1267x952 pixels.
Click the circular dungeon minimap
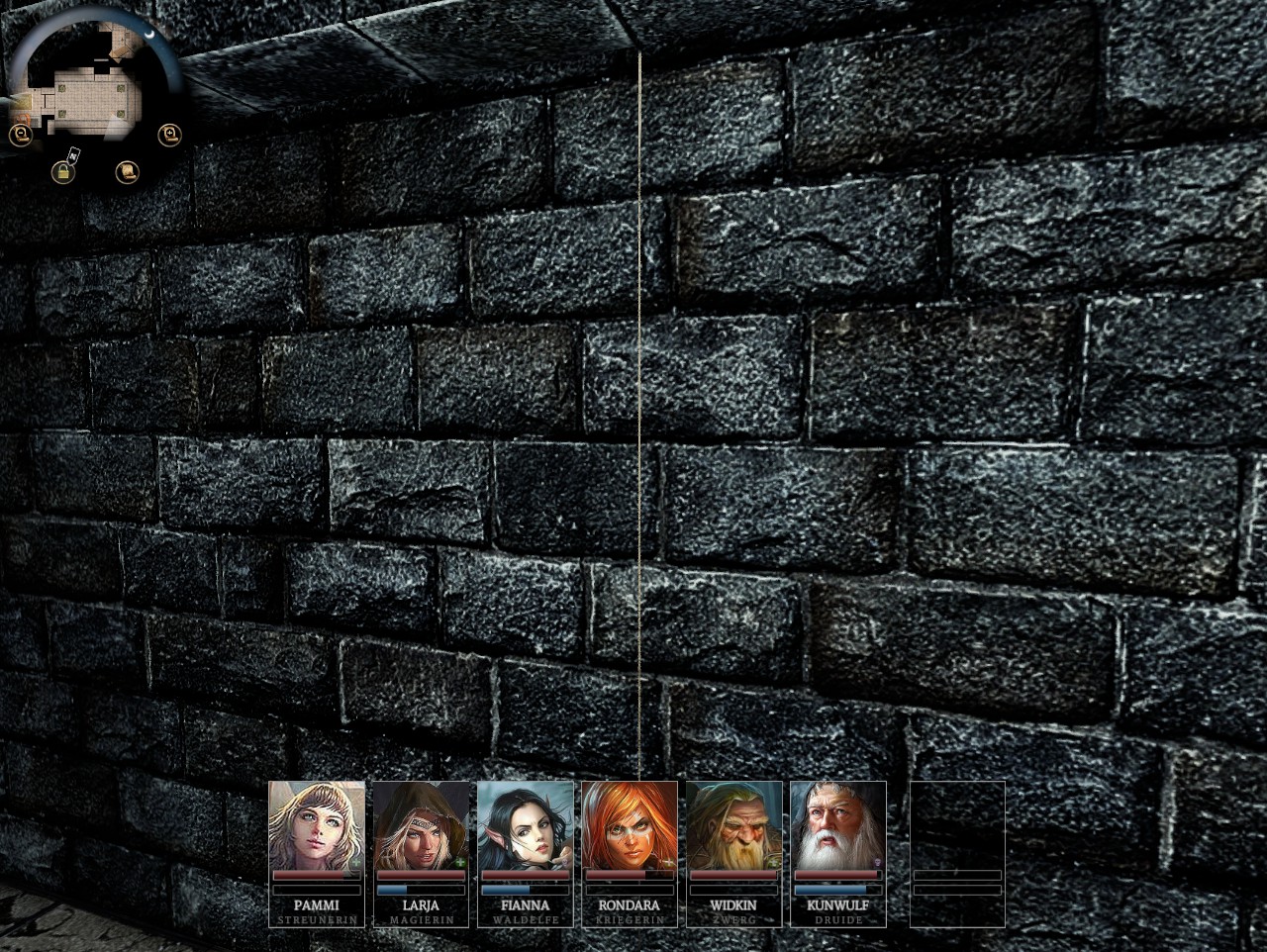(93, 84)
